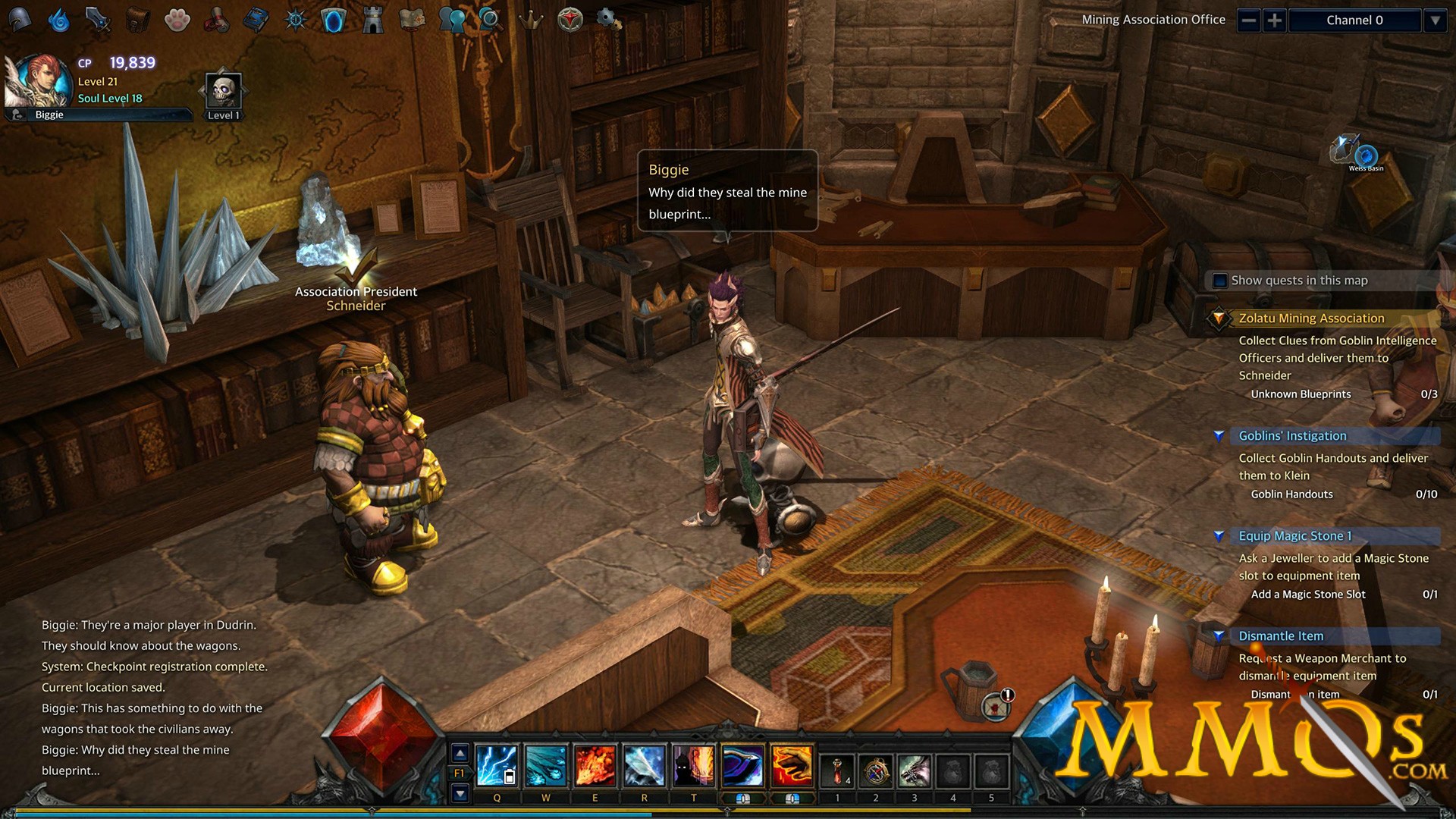Screen dimensions: 1456x819
Task: Use the red health potion slot
Action: point(837,771)
